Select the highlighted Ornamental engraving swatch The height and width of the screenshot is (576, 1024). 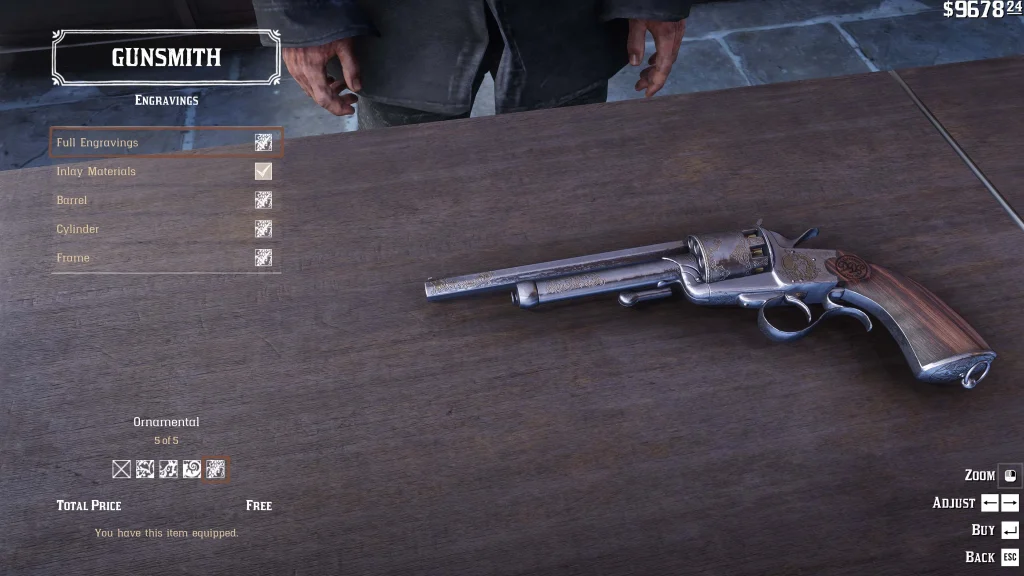point(215,469)
